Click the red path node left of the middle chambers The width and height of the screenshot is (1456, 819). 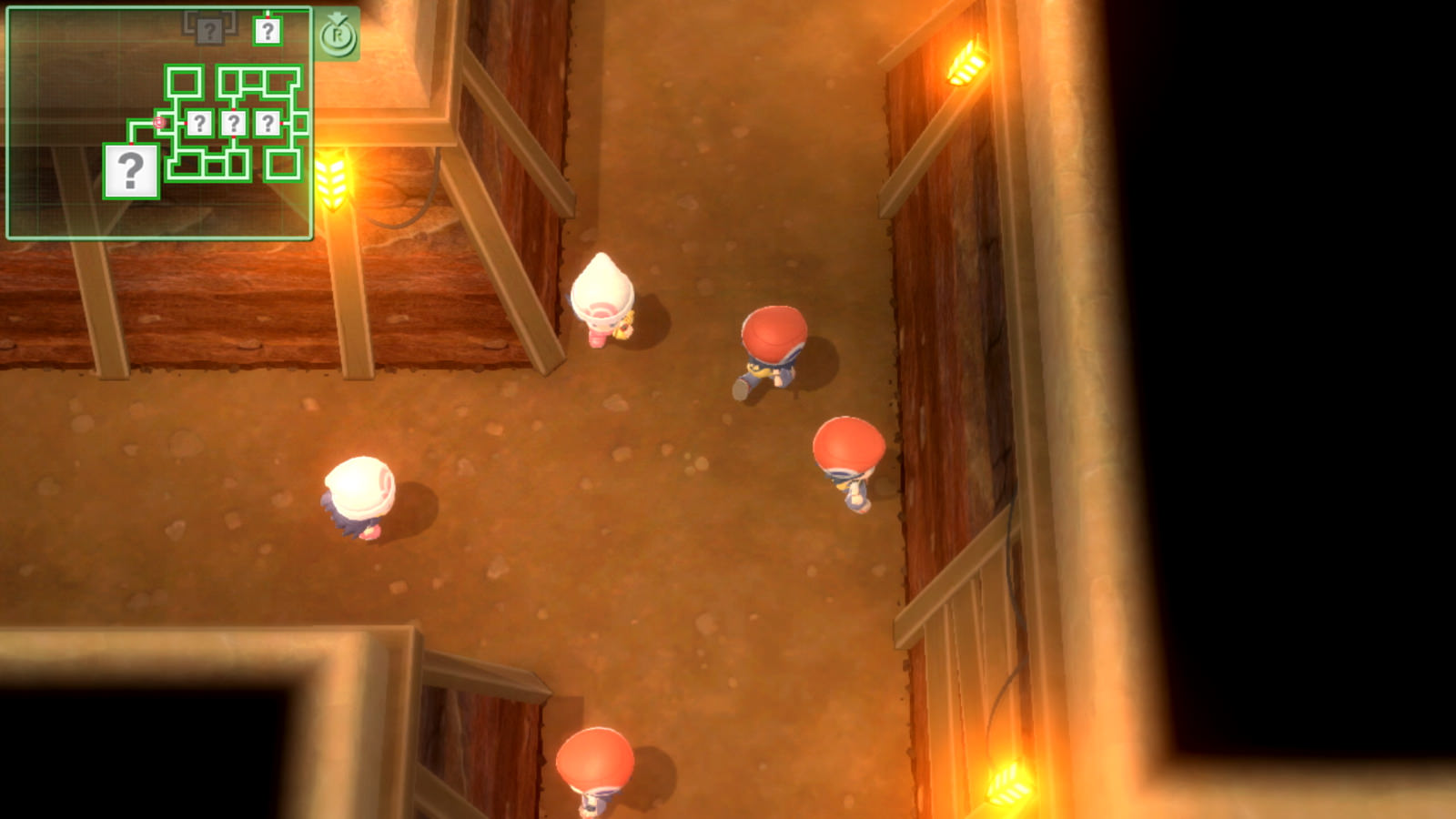(x=186, y=124)
